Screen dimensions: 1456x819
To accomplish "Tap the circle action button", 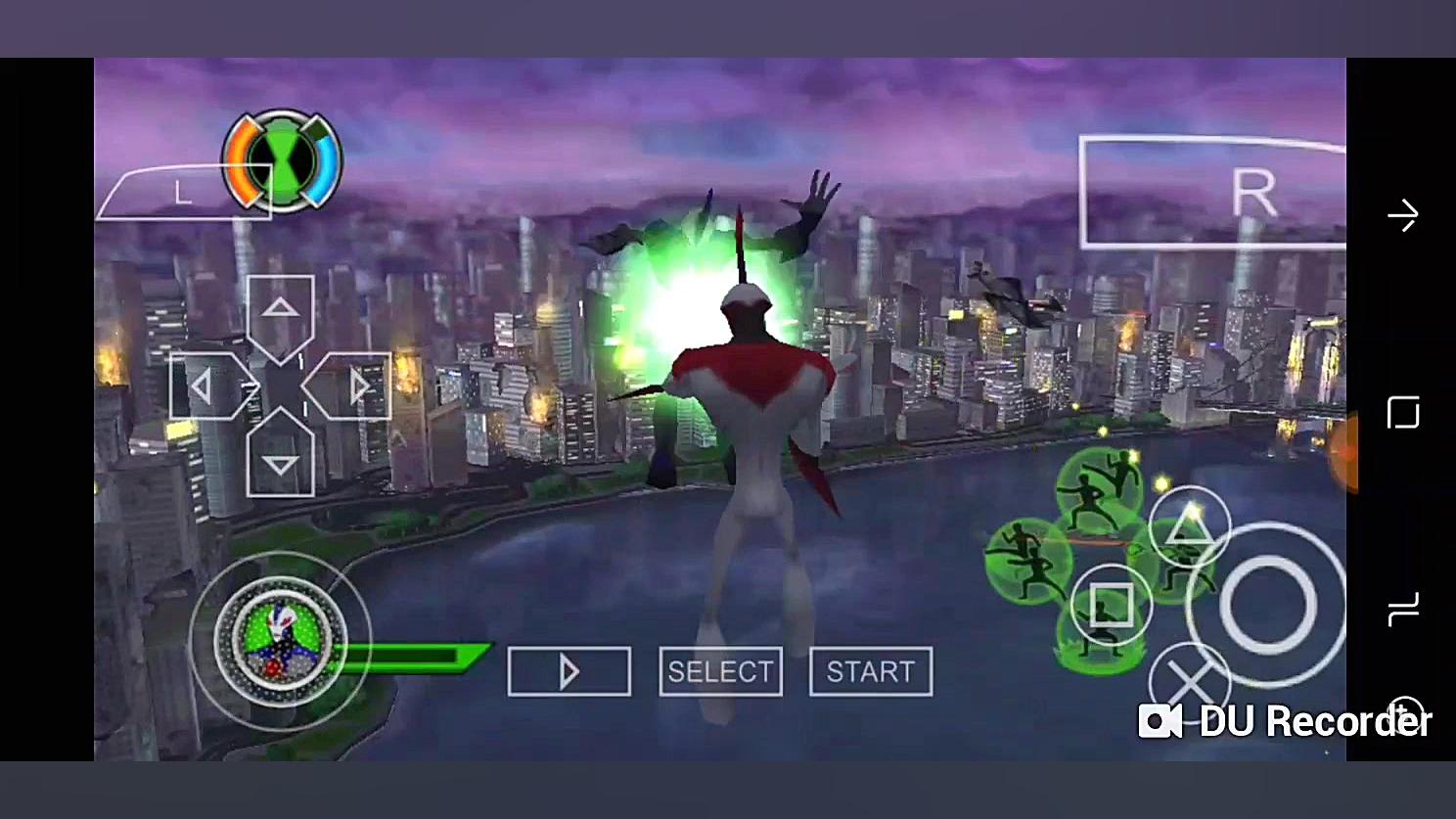I will (x=1267, y=605).
